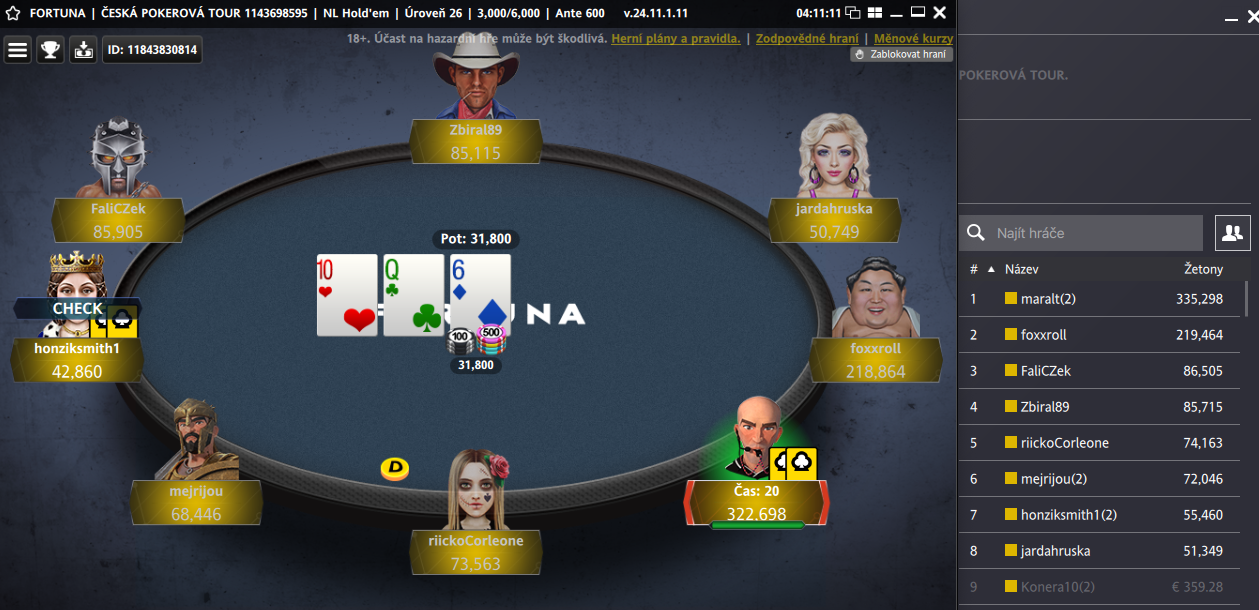
Task: Toggle the favorite star in title bar
Action: (12, 14)
